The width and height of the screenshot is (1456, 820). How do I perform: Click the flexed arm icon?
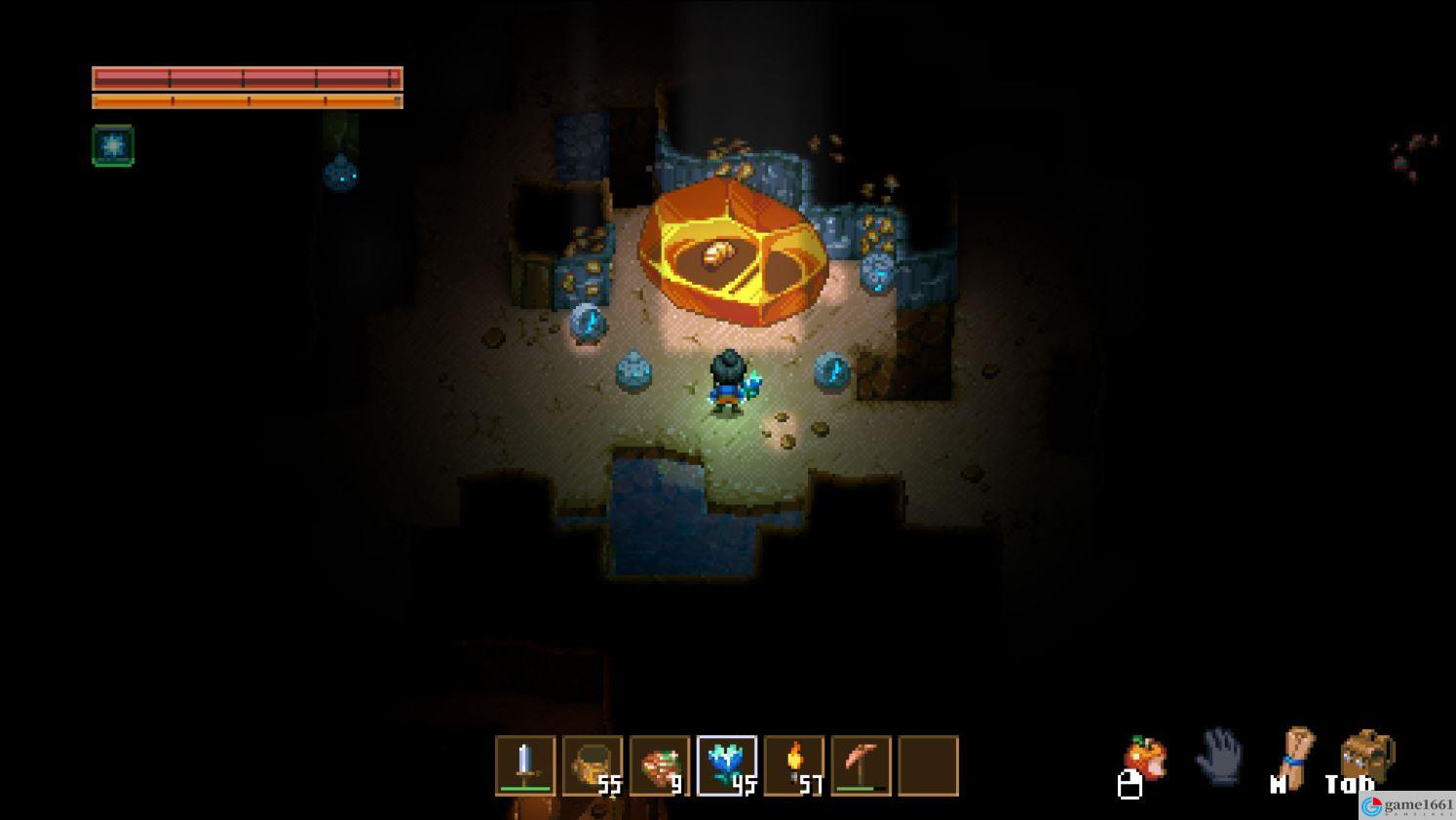coord(1296,755)
